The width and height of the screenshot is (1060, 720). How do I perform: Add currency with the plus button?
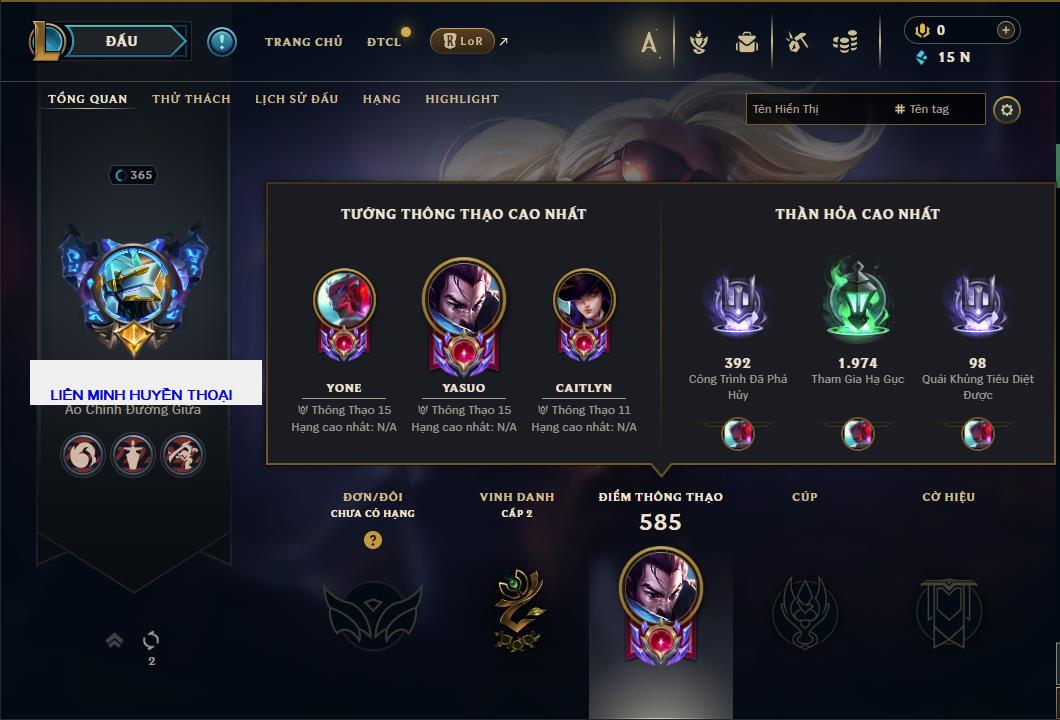point(1006,31)
